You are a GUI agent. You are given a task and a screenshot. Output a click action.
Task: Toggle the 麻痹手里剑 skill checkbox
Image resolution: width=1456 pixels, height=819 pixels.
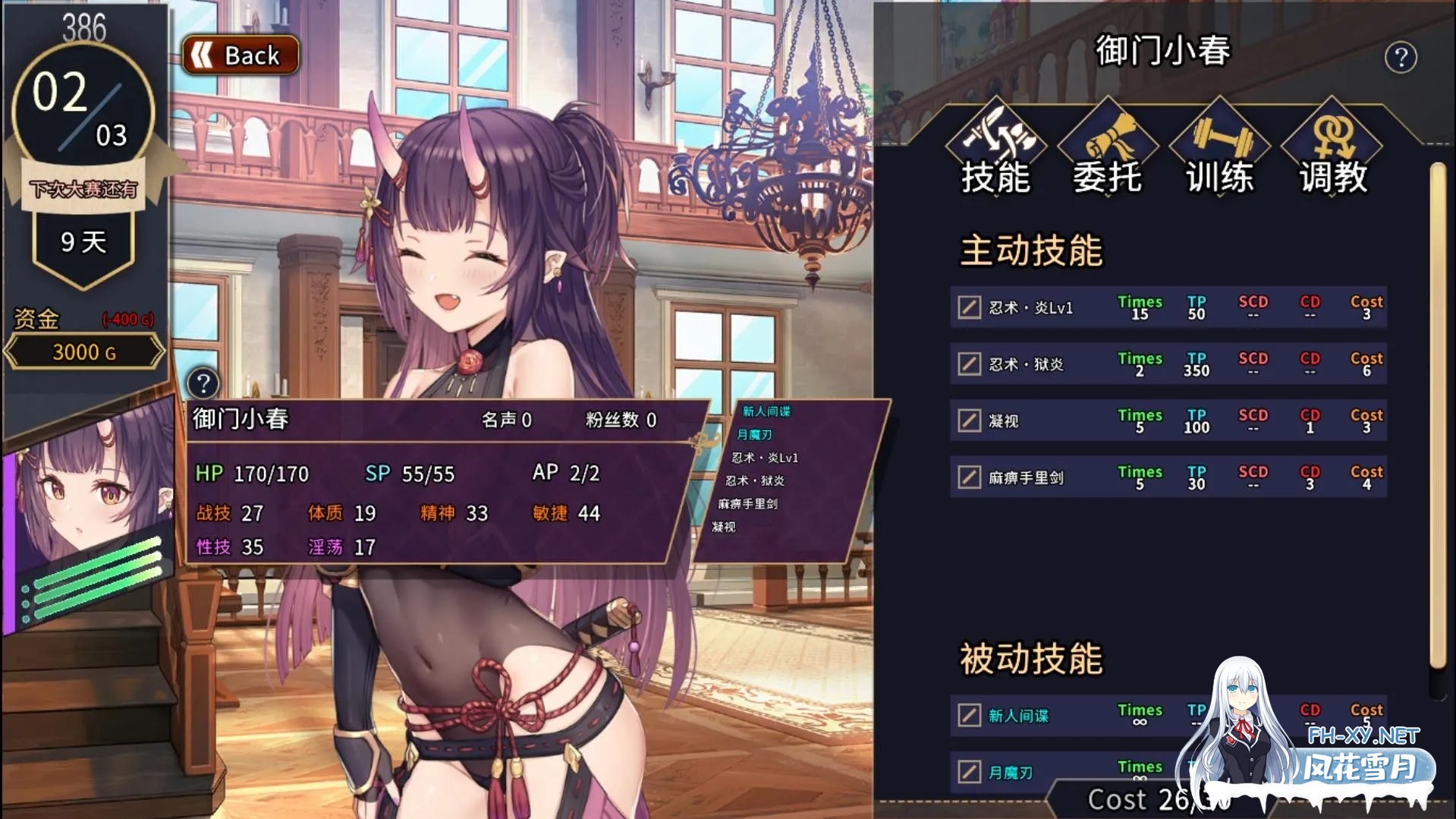tap(969, 477)
